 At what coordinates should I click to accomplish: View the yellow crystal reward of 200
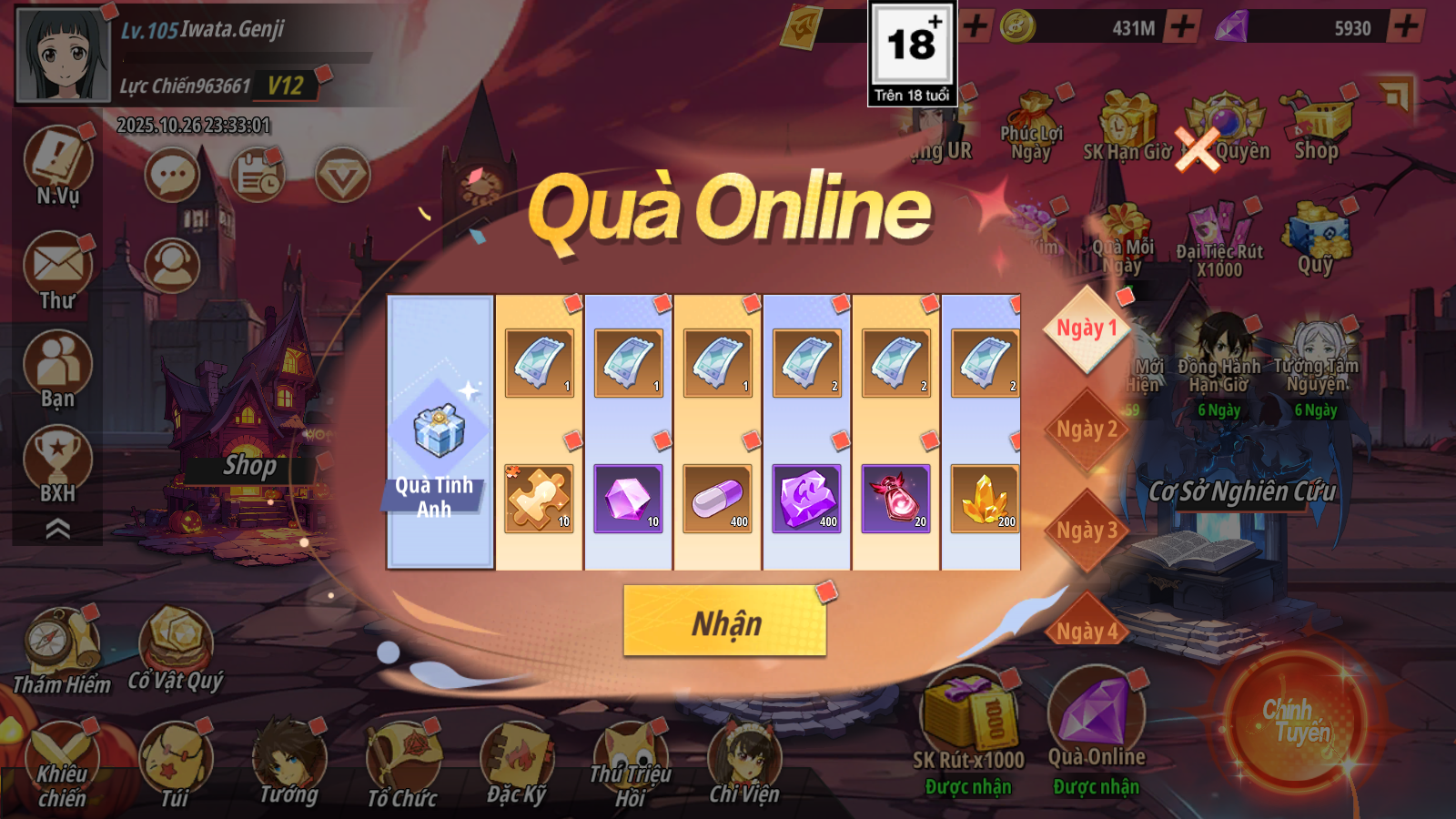pos(985,498)
